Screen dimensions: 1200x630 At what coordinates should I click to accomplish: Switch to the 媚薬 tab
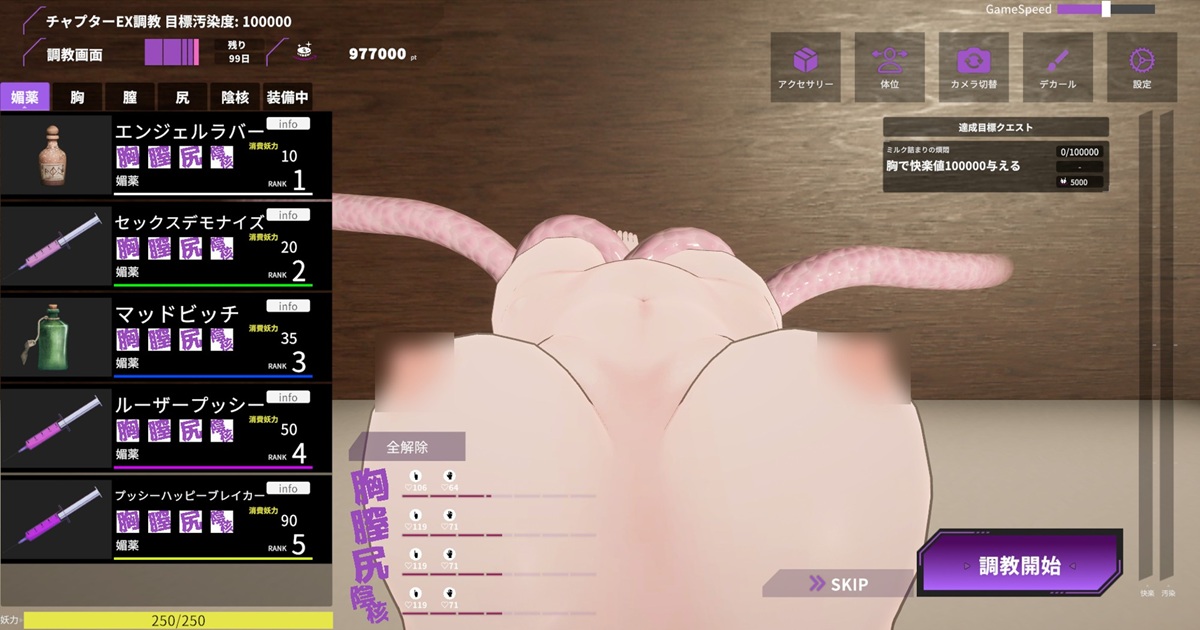25,97
